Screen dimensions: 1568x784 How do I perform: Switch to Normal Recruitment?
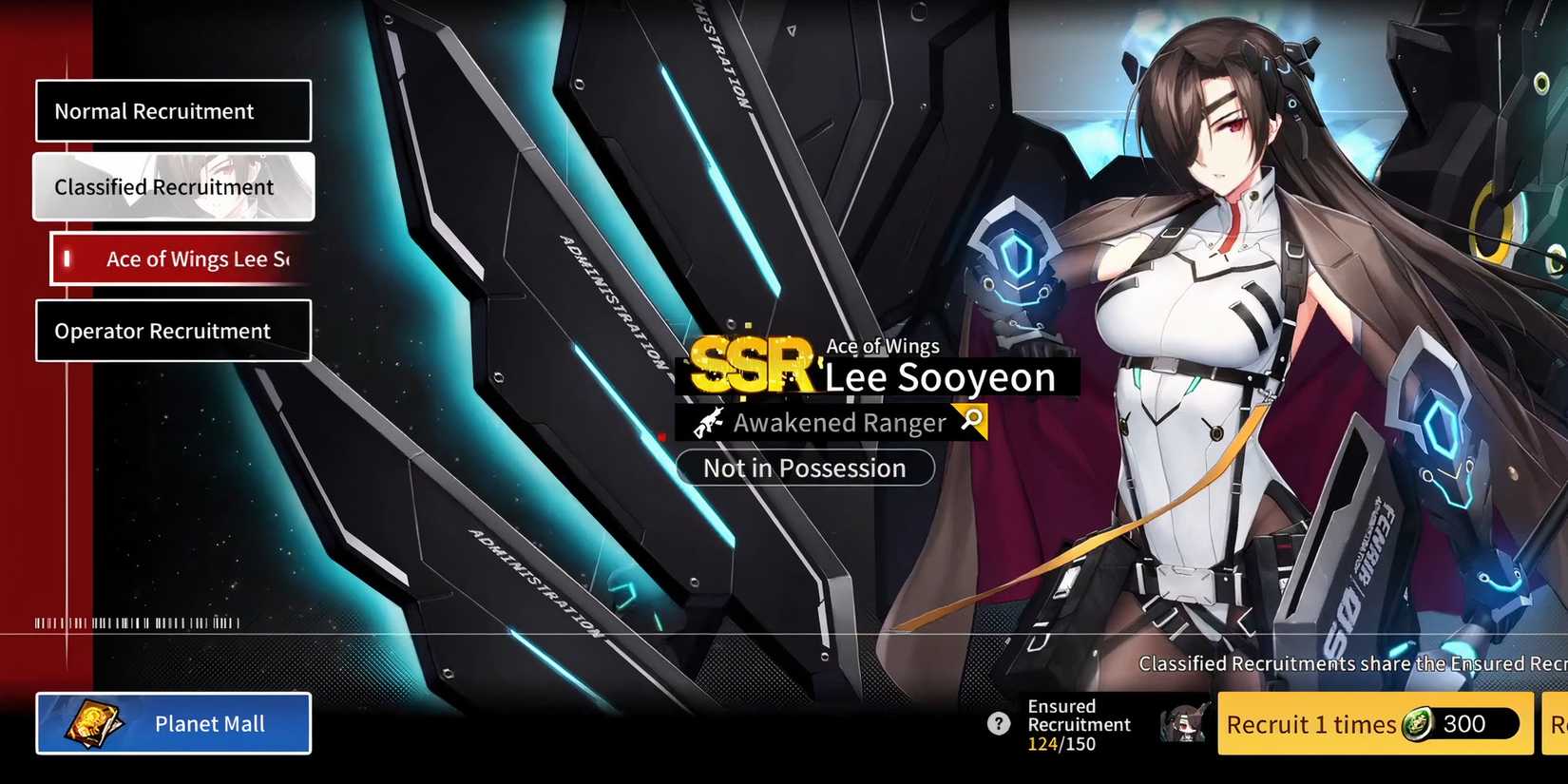click(173, 110)
